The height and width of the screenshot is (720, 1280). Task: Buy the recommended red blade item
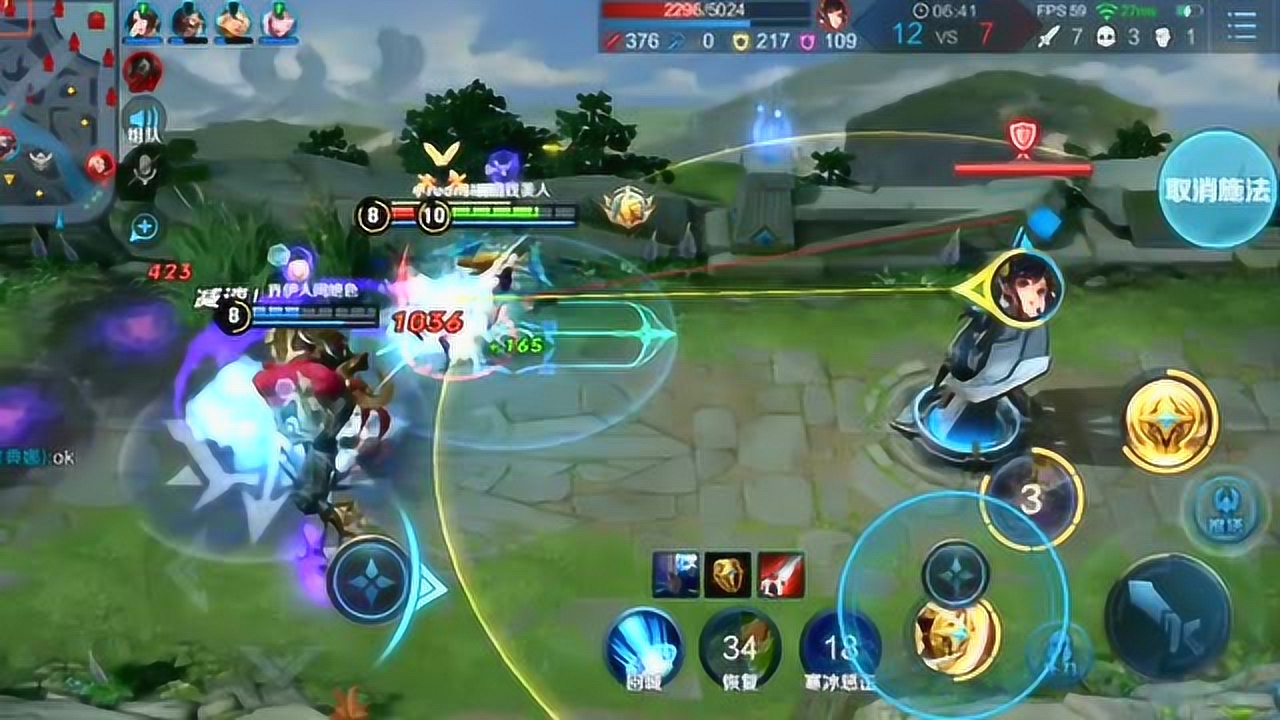coord(780,574)
